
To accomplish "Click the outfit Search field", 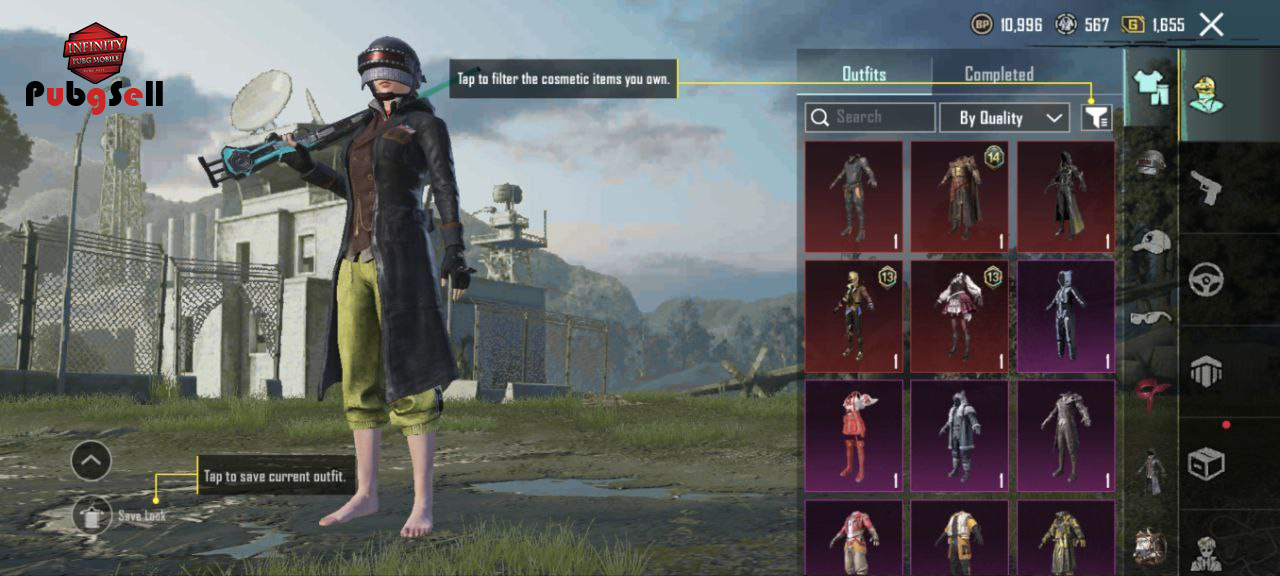I will 870,117.
